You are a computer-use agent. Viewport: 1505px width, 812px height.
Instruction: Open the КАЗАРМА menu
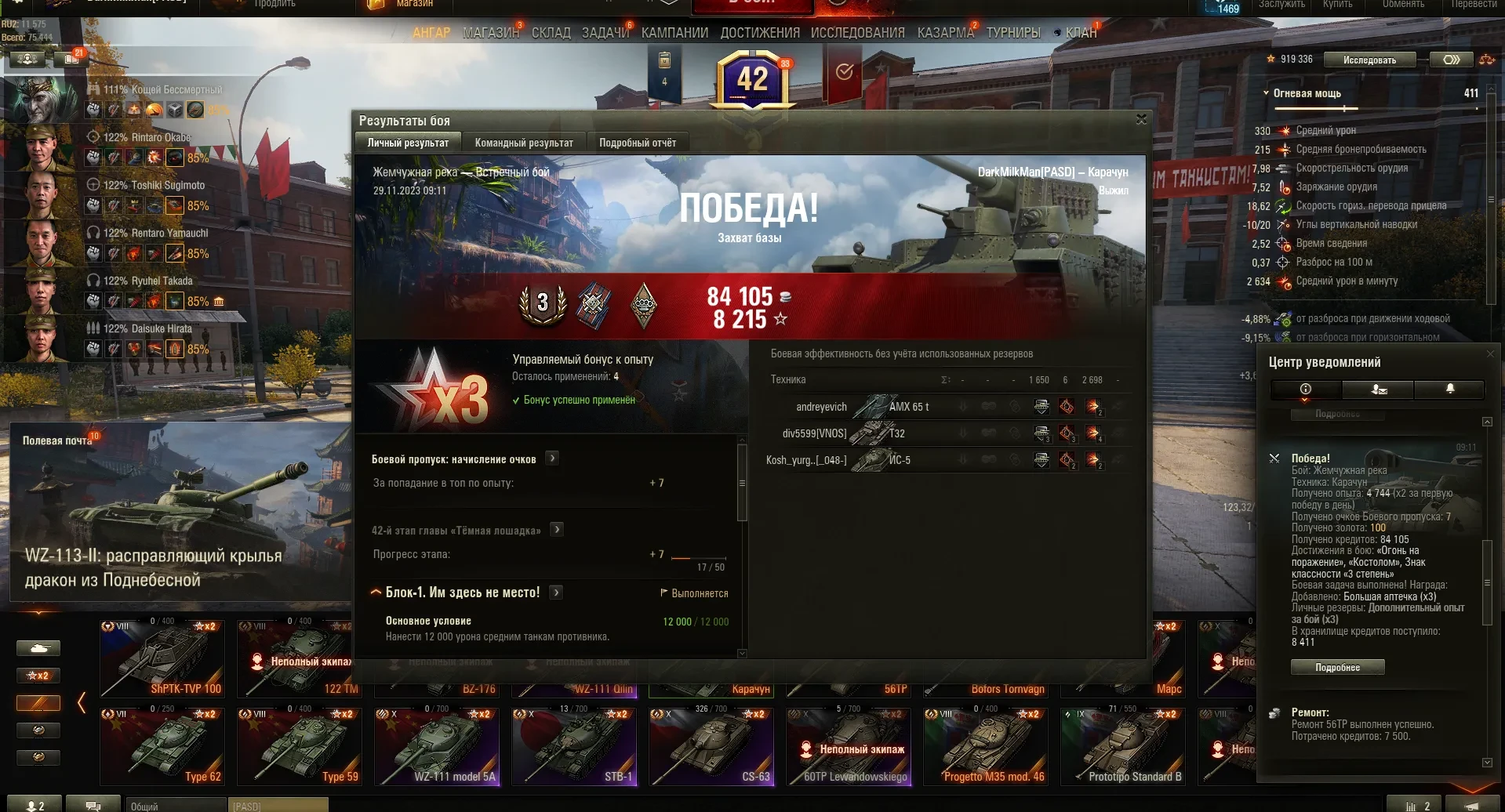[x=945, y=33]
